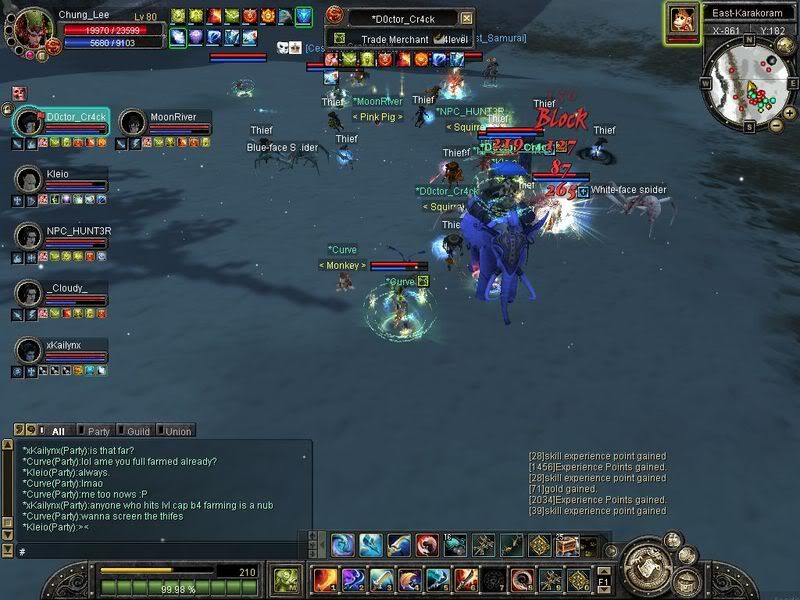Close the D0ctor_Cr4ck target window
Viewport: 800px width, 600px height.
466,18
